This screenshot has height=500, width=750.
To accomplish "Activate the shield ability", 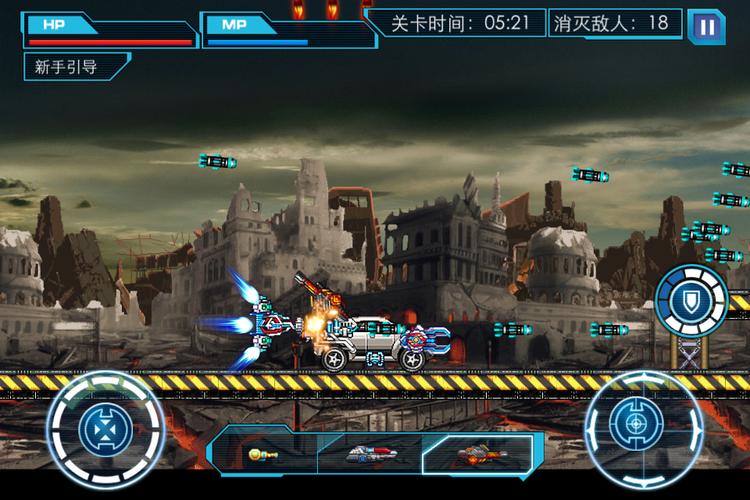I will coord(692,299).
